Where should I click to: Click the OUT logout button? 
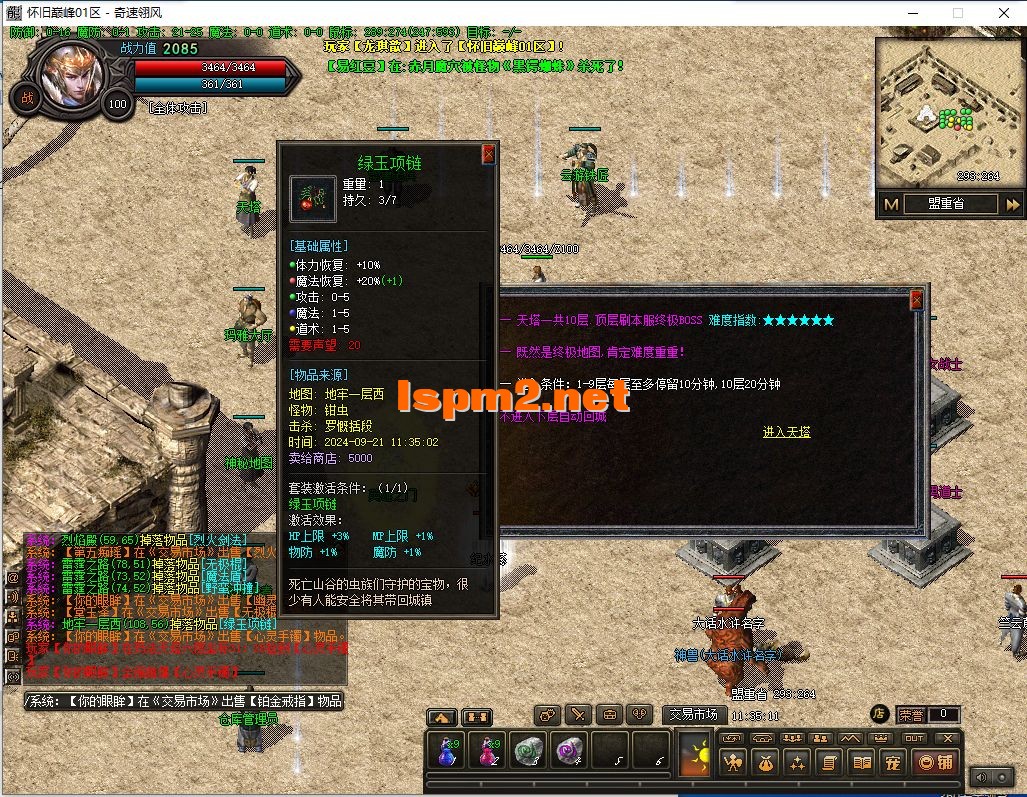point(914,738)
